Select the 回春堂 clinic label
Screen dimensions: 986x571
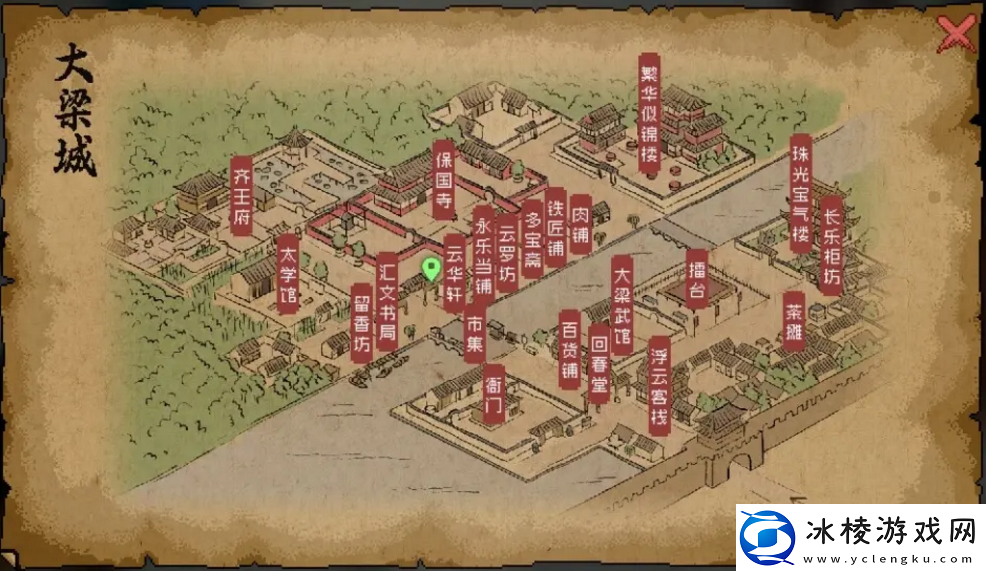coord(599,362)
